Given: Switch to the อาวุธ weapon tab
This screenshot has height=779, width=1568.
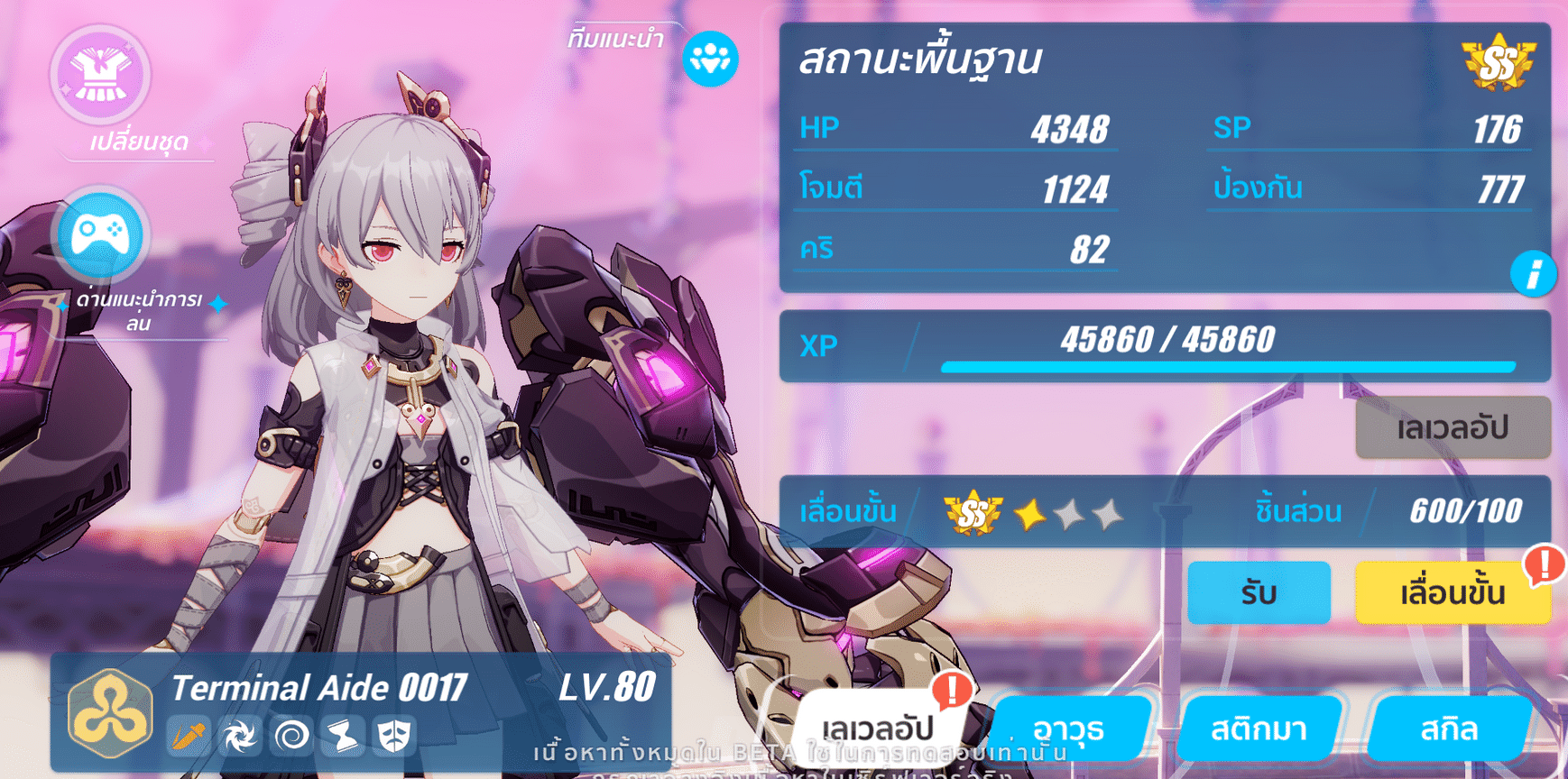Looking at the screenshot, I should click(x=1074, y=730).
